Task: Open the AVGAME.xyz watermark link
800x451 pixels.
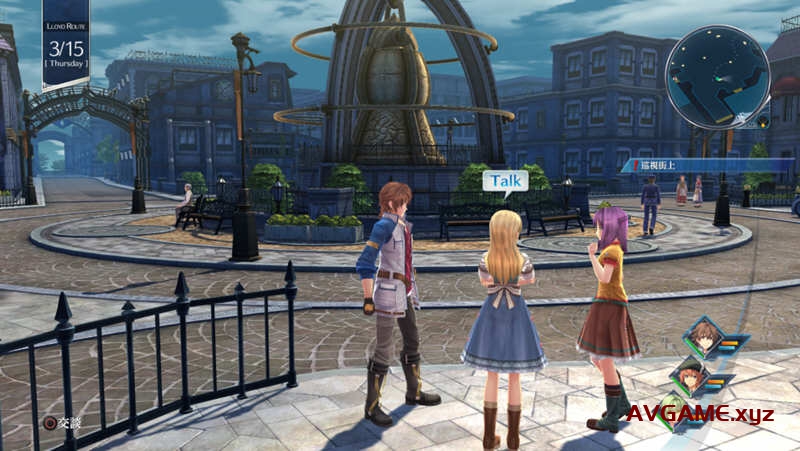Action: (700, 414)
